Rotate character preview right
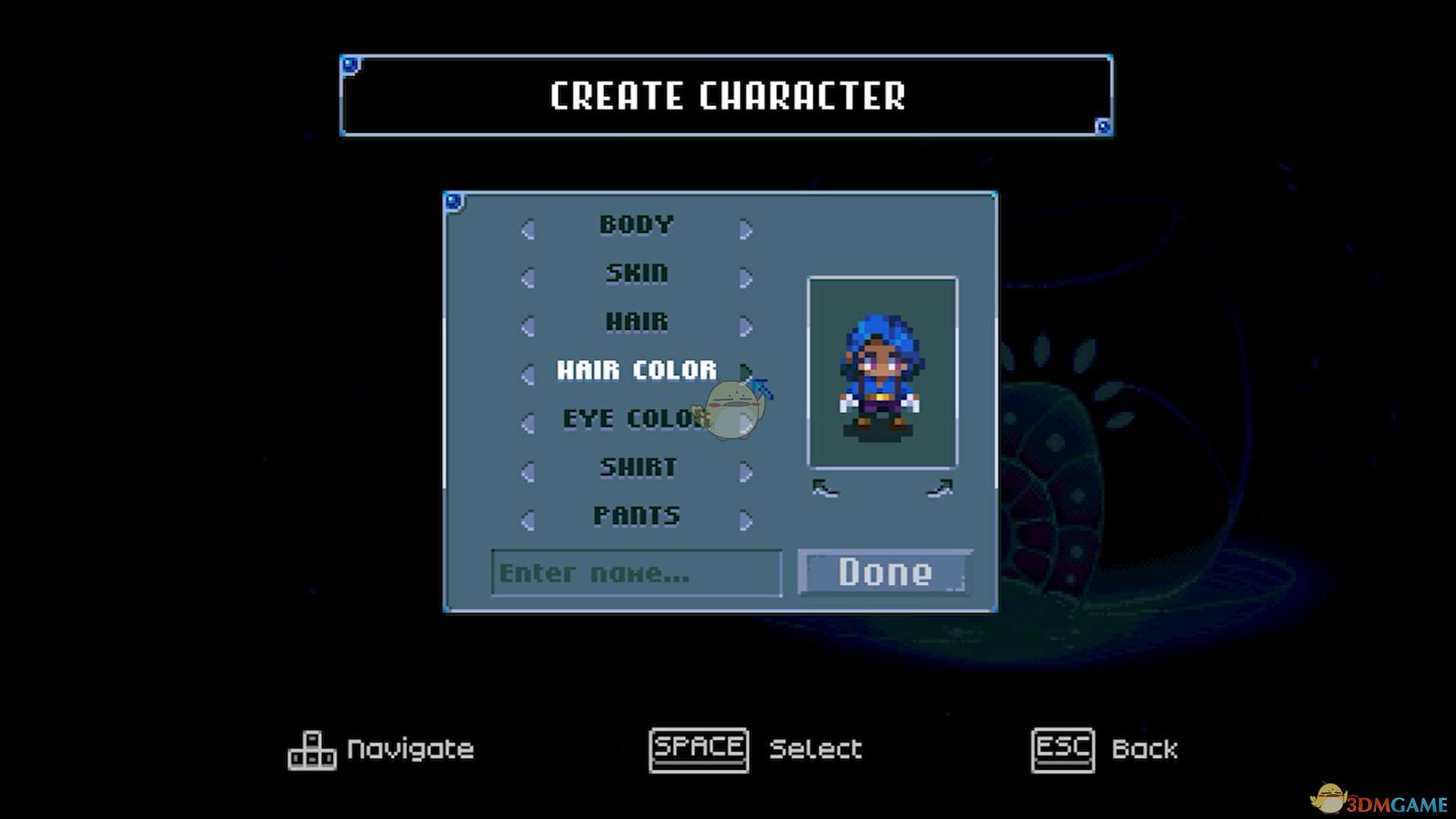 coord(940,489)
